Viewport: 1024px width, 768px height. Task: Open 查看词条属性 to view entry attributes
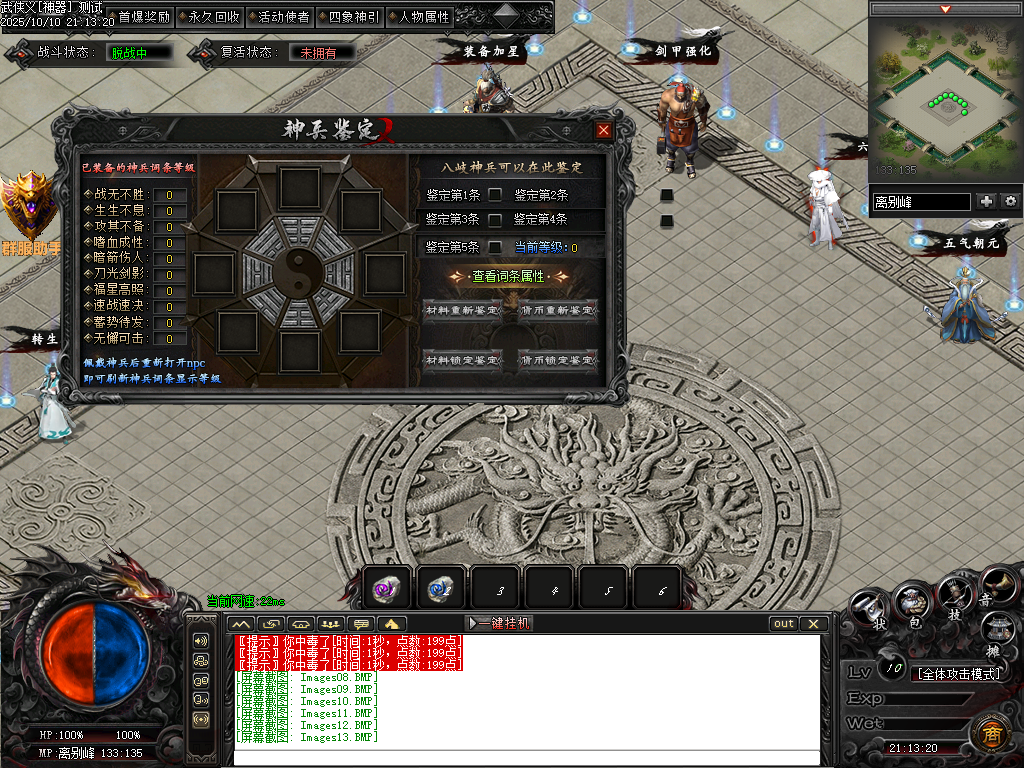coord(510,276)
